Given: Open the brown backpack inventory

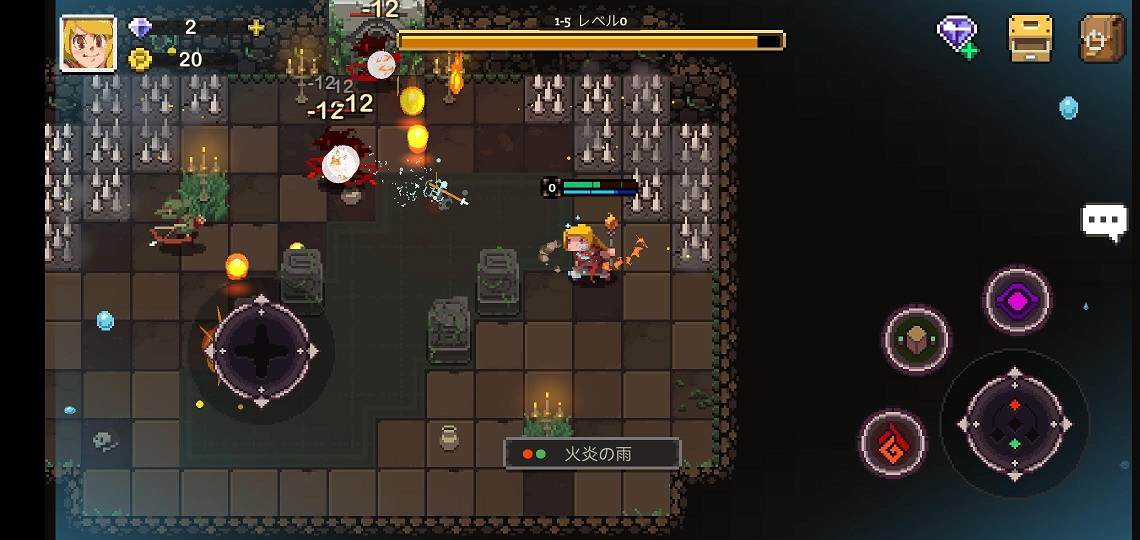Looking at the screenshot, I should pyautogui.click(x=1103, y=38).
